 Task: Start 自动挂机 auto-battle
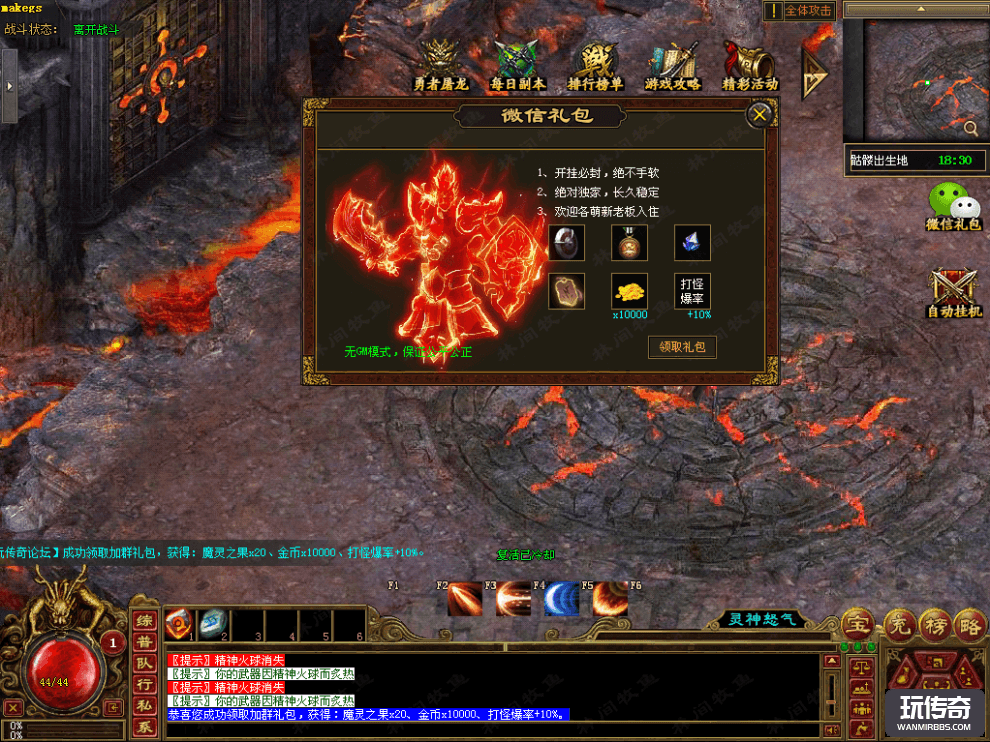[954, 294]
